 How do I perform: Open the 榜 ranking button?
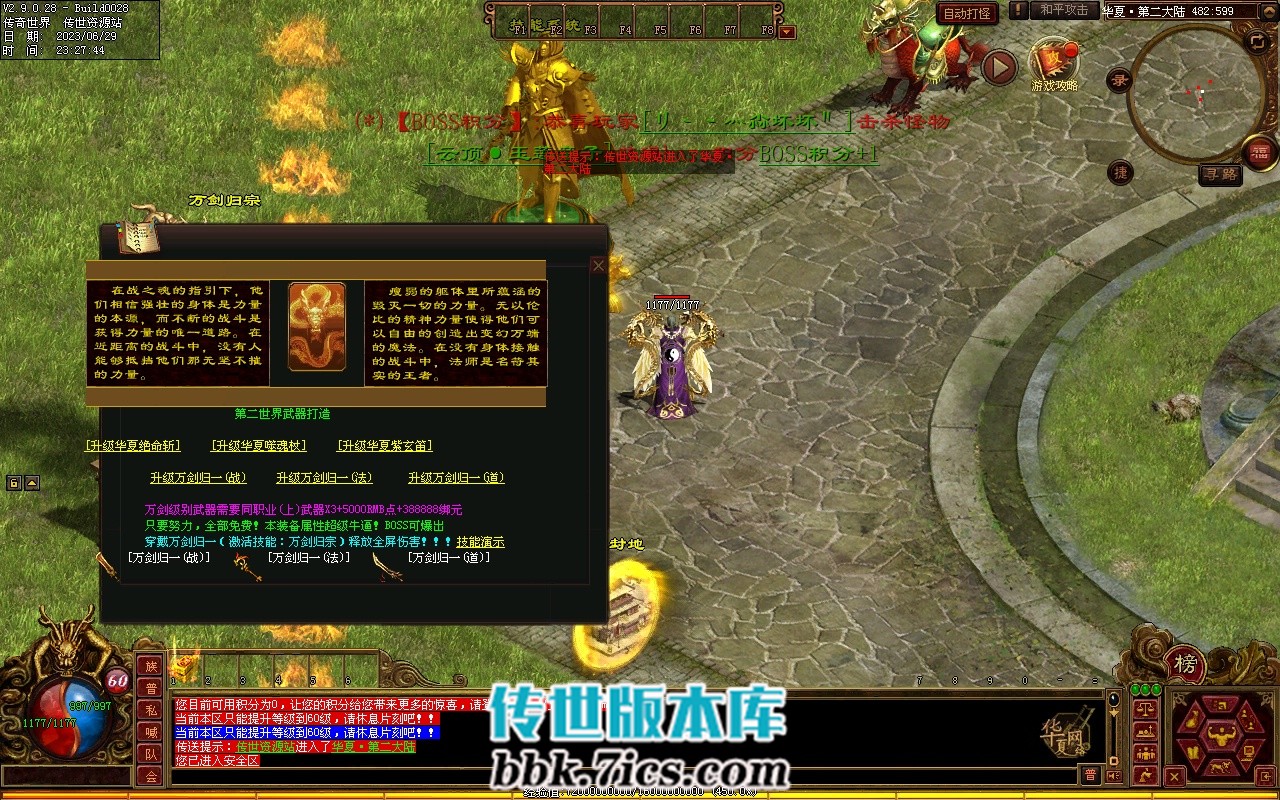pos(1185,664)
